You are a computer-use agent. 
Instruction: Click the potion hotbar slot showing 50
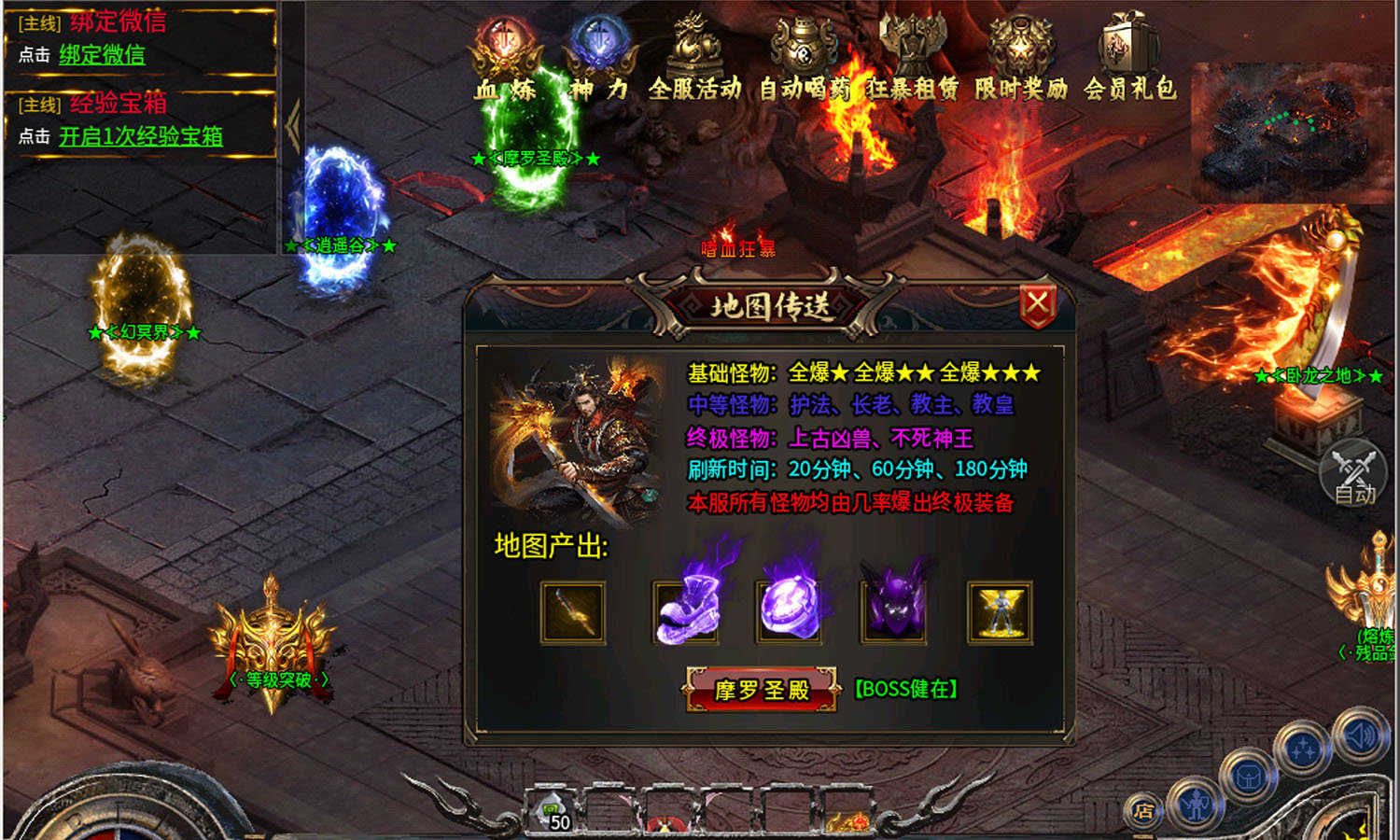[554, 812]
